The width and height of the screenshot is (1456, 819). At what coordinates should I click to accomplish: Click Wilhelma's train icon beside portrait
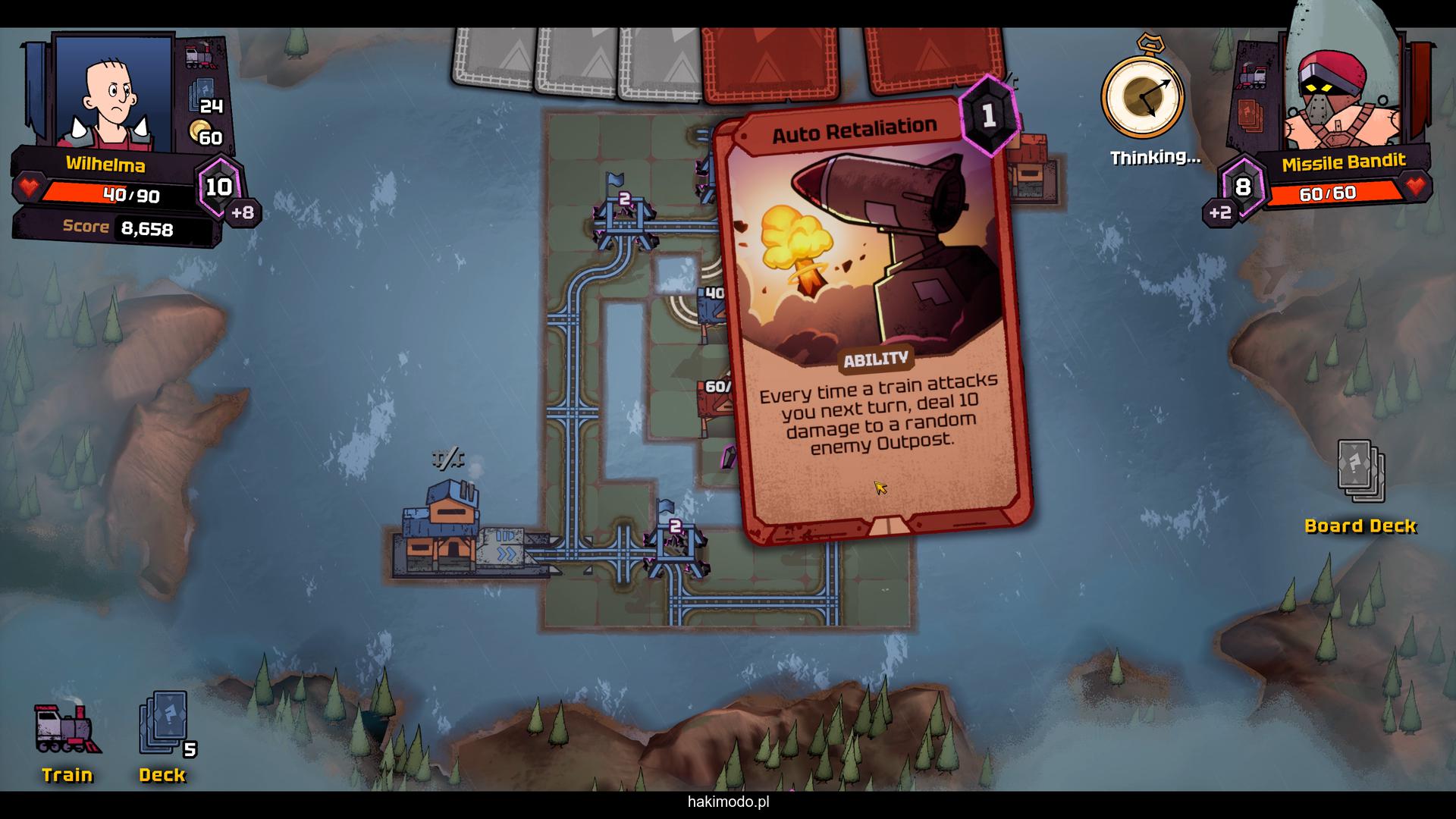201,57
